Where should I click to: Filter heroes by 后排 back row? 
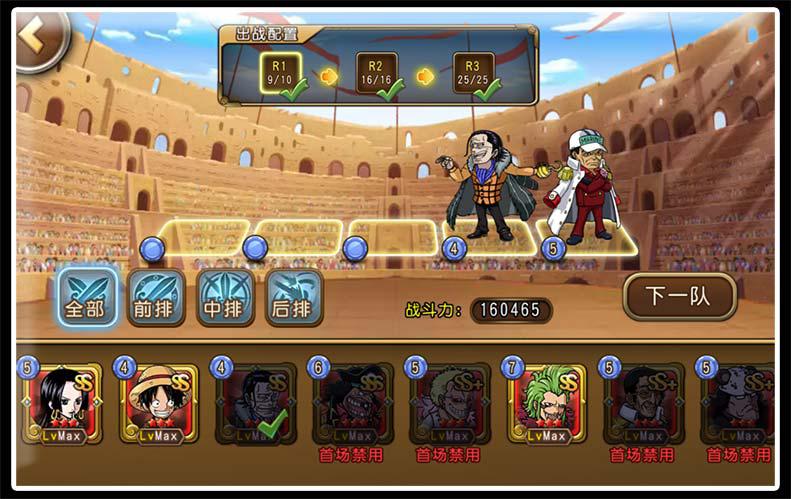tap(294, 298)
